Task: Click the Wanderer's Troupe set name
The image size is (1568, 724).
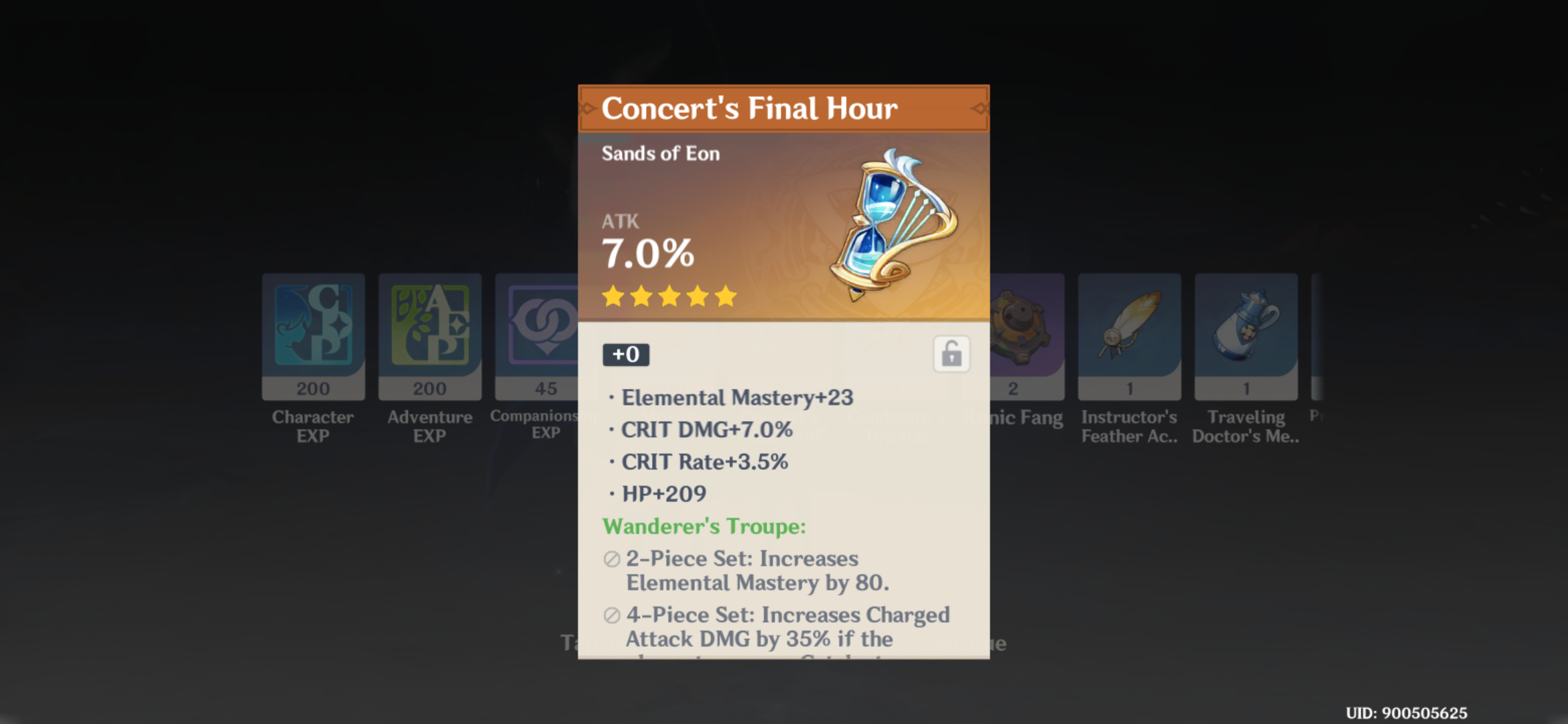Action: coord(703,527)
